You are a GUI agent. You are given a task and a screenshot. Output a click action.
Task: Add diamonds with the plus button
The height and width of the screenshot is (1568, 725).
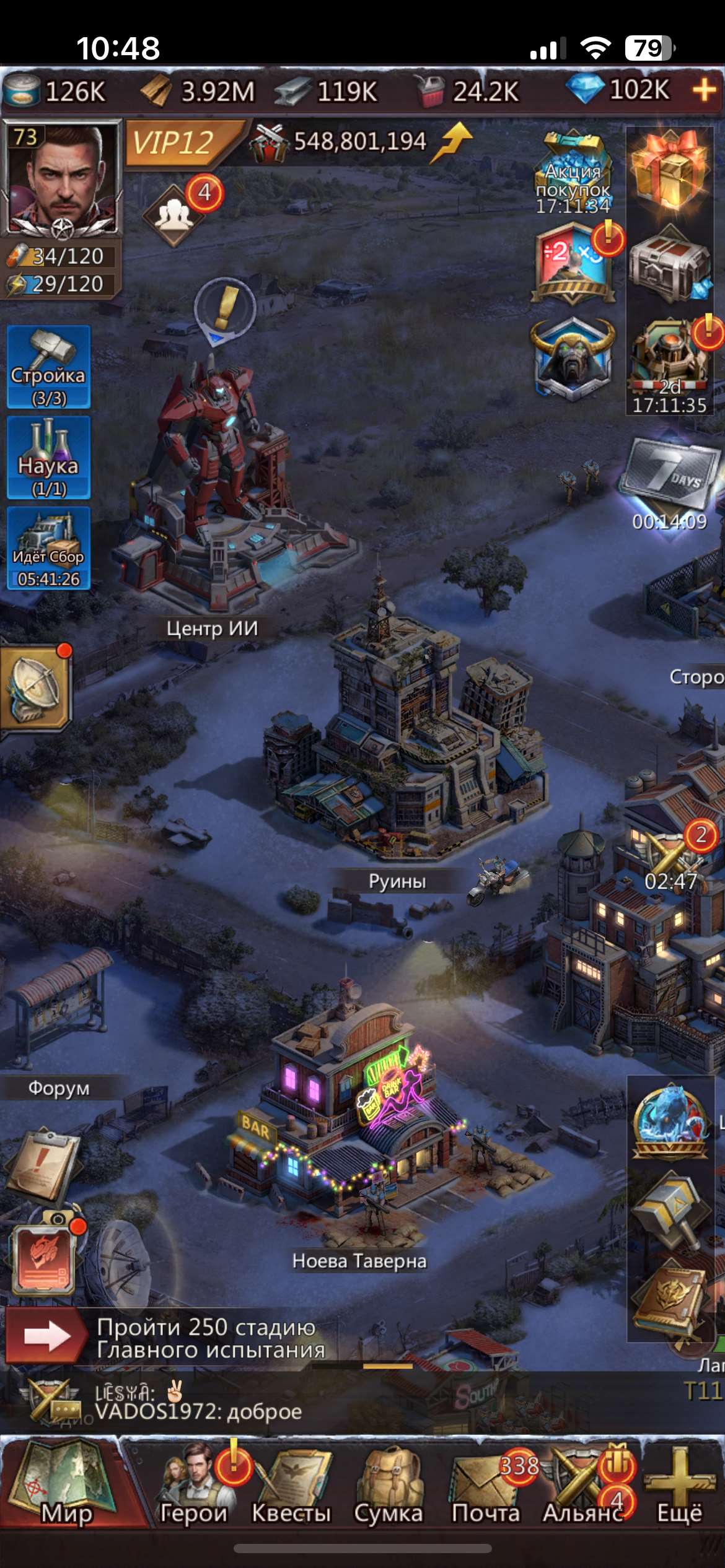705,91
